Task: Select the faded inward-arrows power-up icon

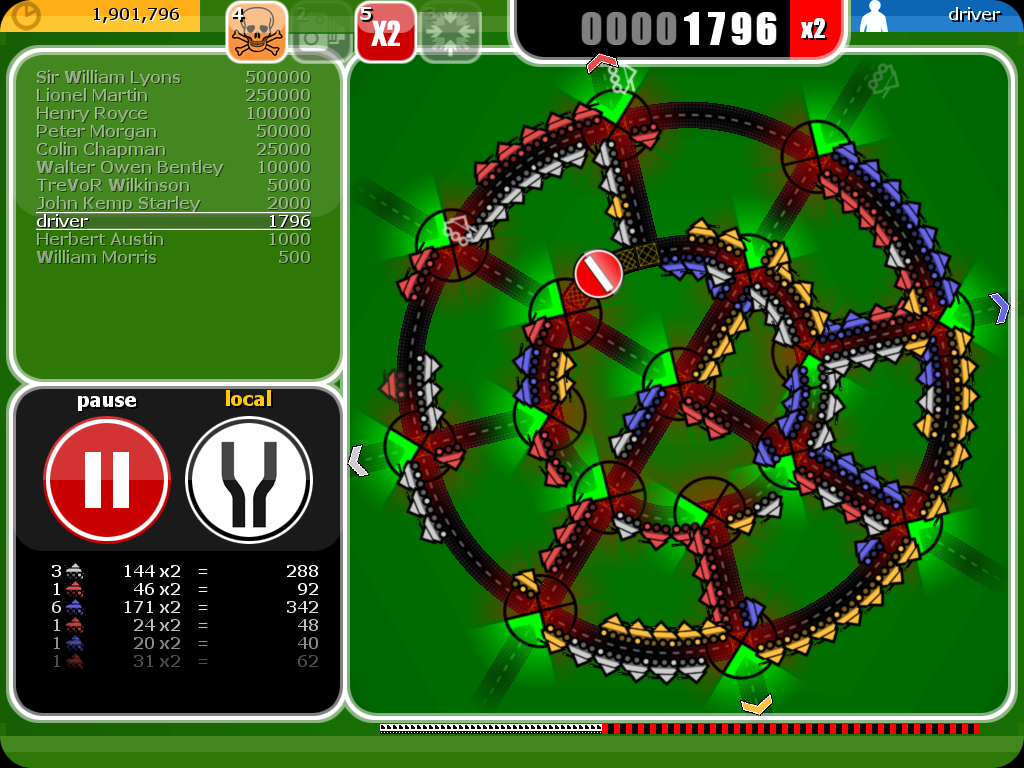Action: pyautogui.click(x=450, y=32)
